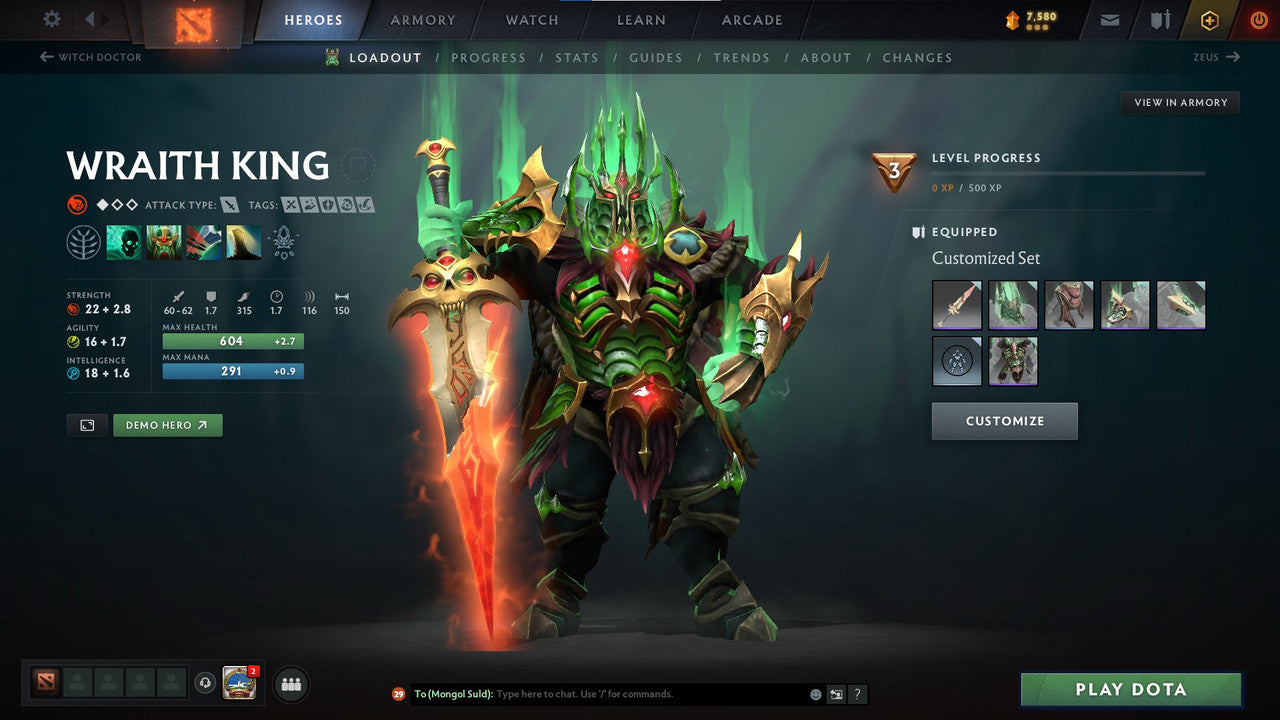Open the mail inbox icon top right
Image resolution: width=1280 pixels, height=720 pixels.
click(1109, 19)
